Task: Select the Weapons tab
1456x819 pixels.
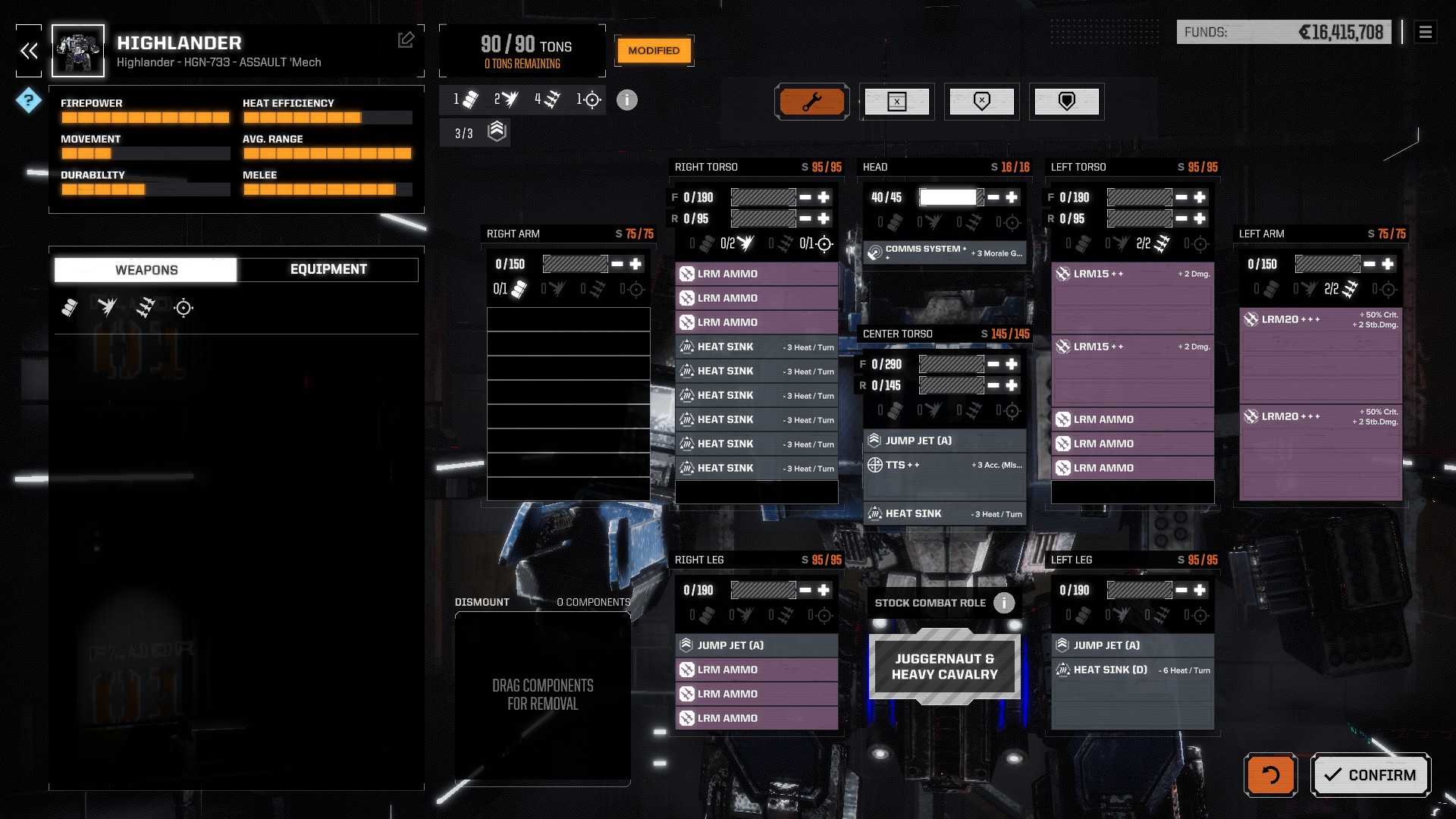Action: [x=146, y=270]
